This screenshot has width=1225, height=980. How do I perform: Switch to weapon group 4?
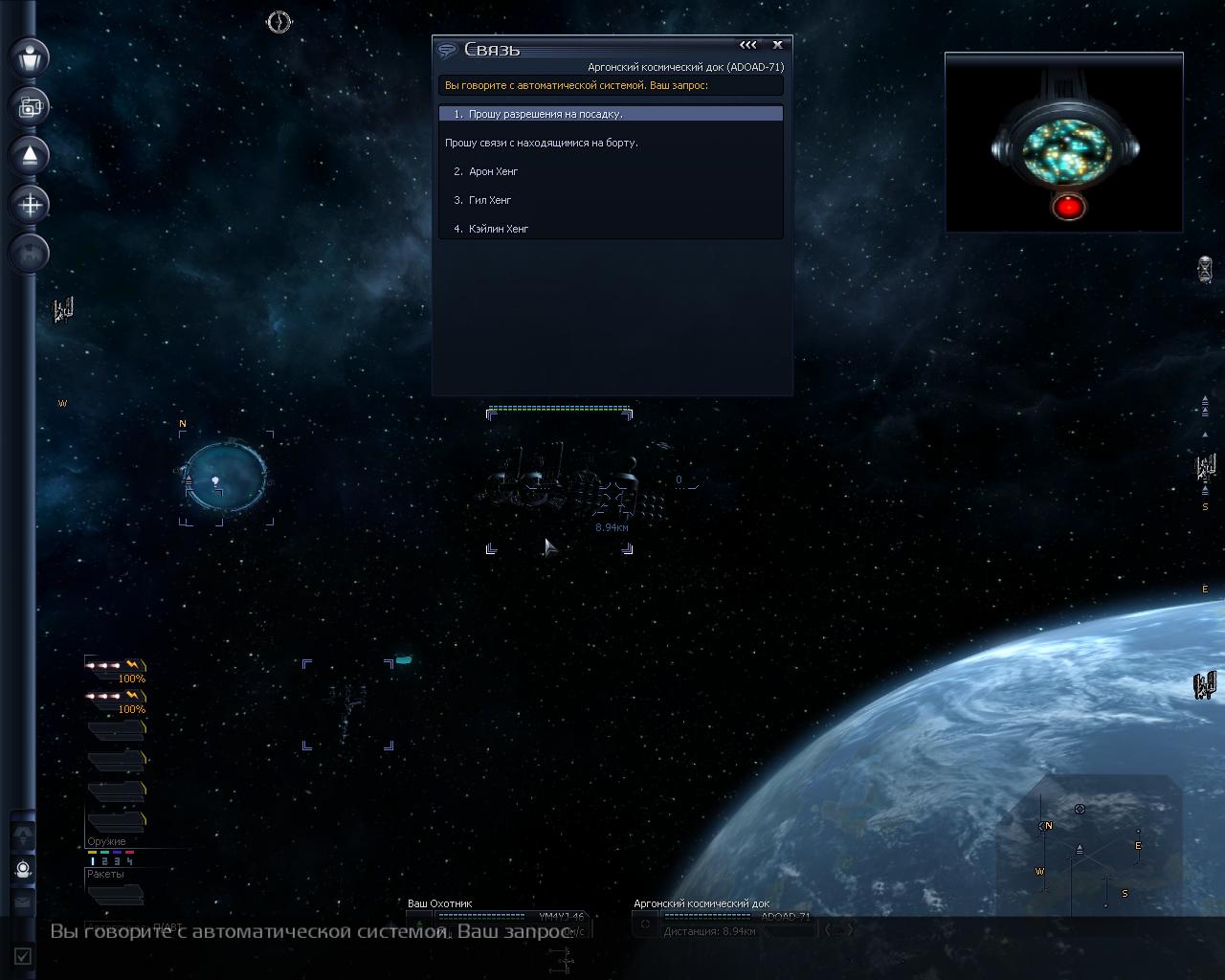[x=129, y=861]
